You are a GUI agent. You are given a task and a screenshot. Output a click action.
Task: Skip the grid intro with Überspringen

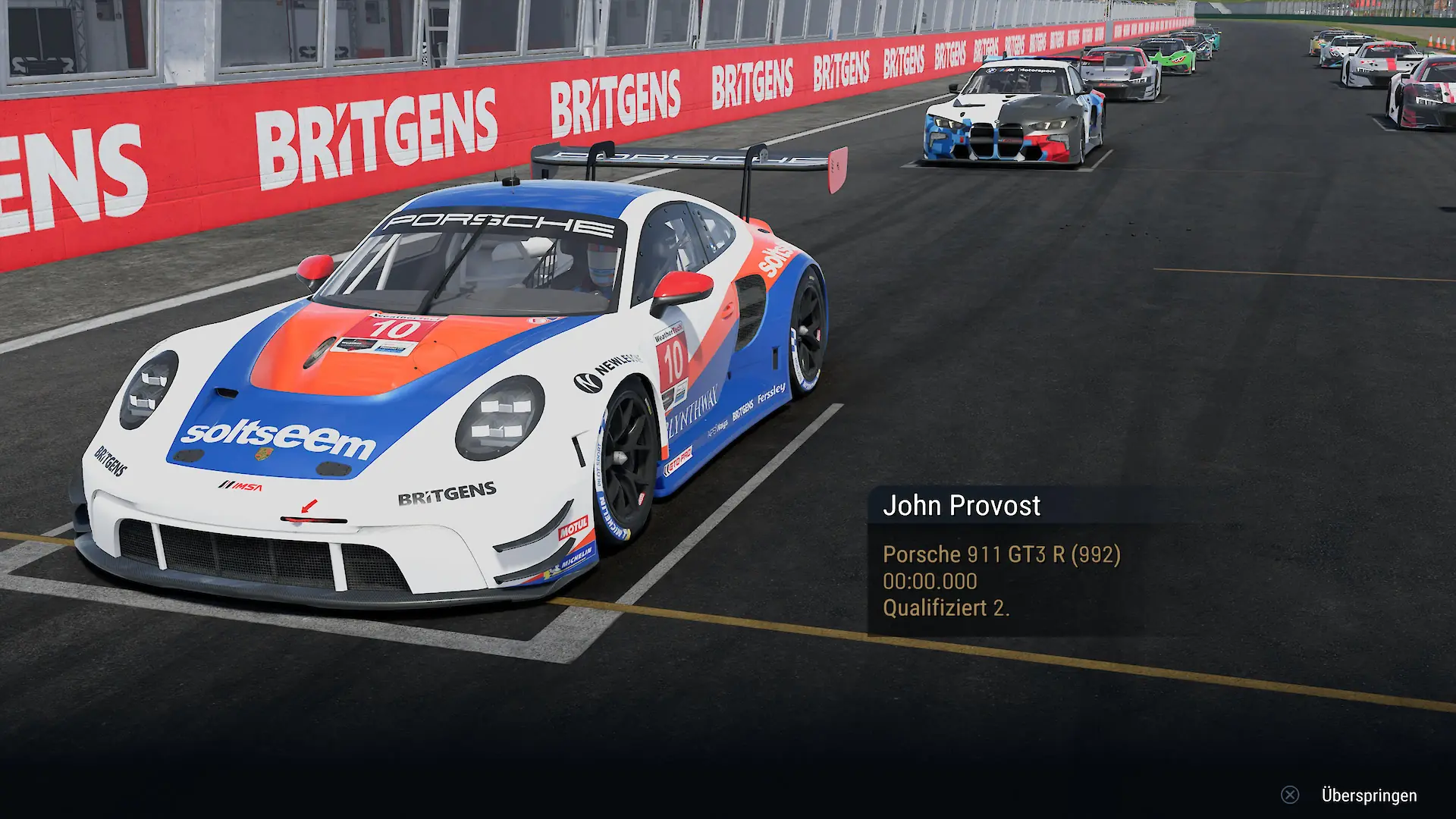click(1368, 795)
